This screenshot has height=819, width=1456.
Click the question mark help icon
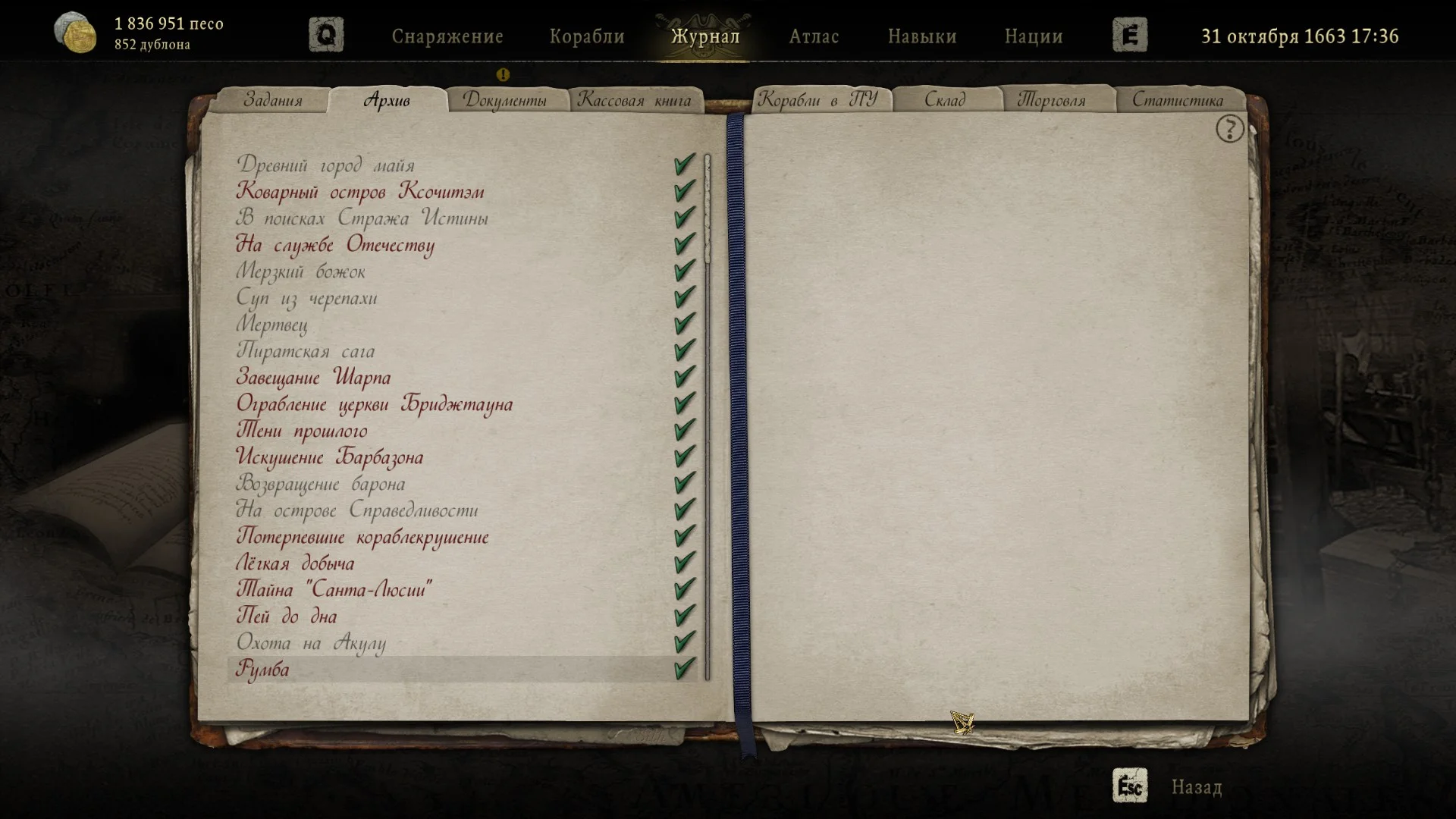click(1229, 129)
